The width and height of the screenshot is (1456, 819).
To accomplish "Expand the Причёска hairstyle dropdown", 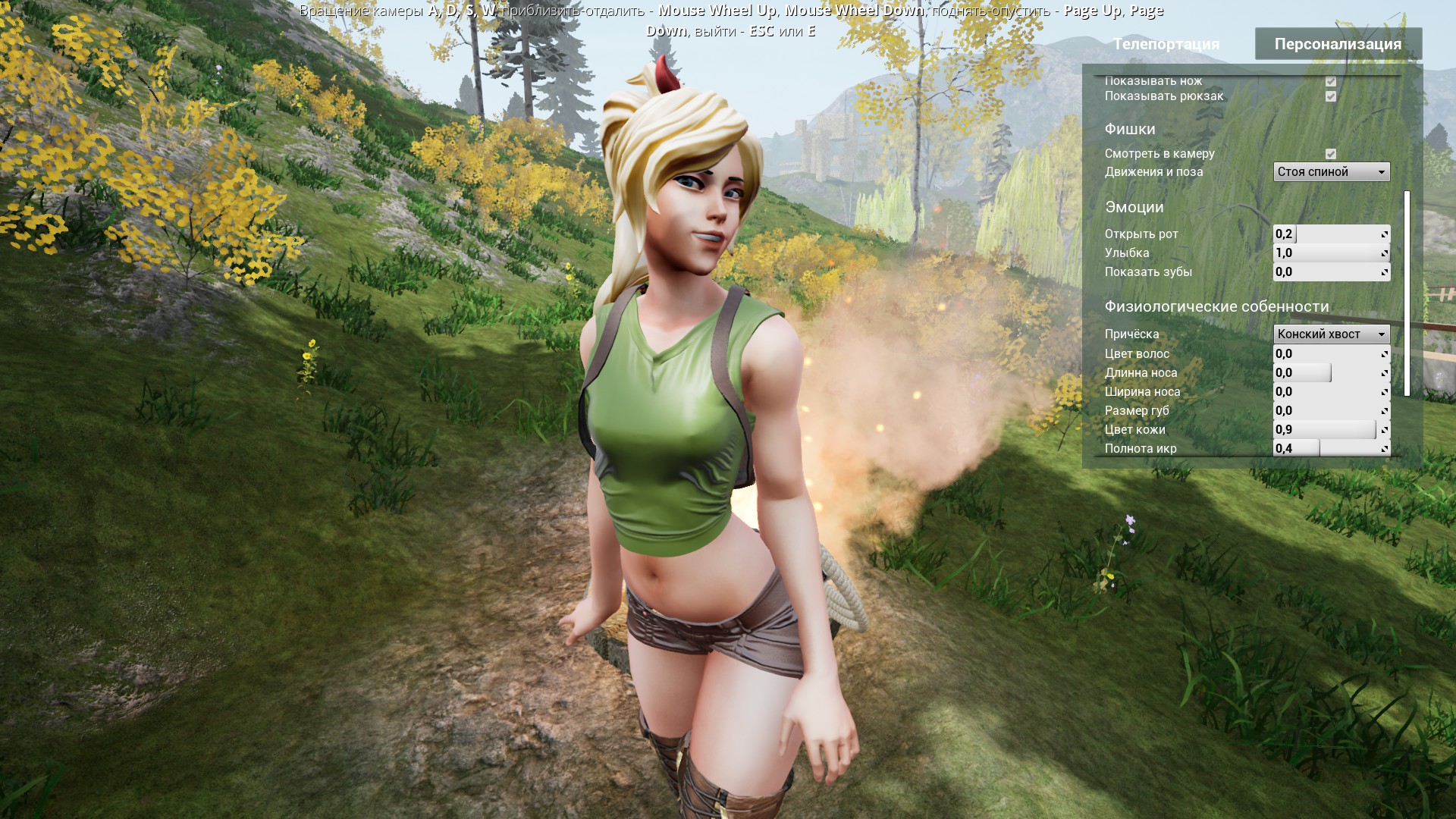I will (x=1331, y=334).
